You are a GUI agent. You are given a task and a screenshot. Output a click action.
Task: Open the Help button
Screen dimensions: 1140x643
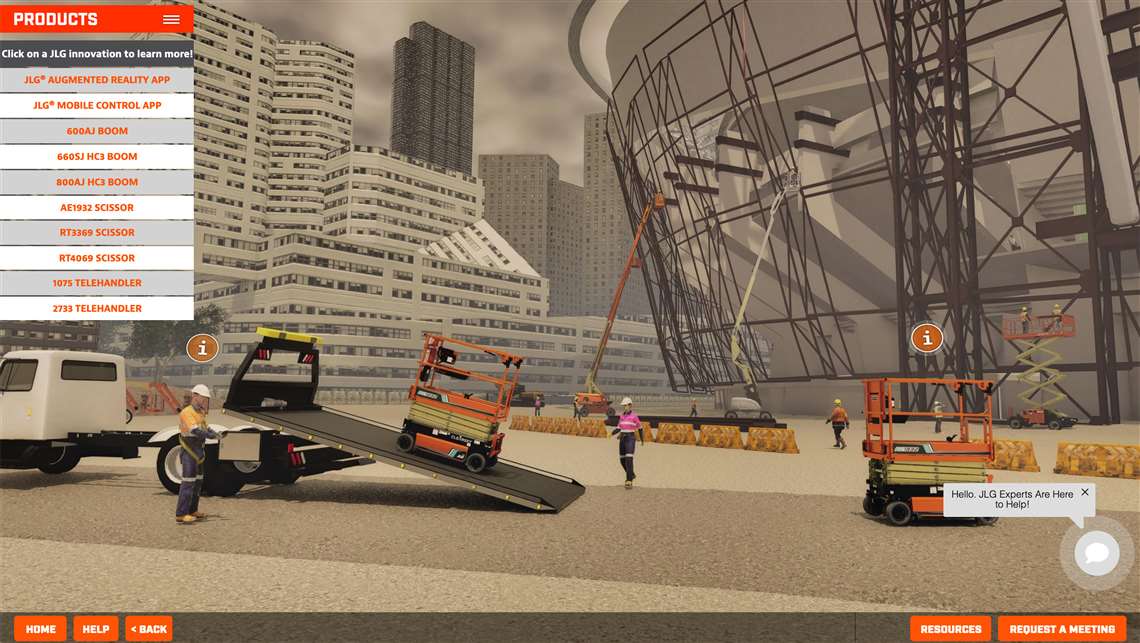point(96,629)
